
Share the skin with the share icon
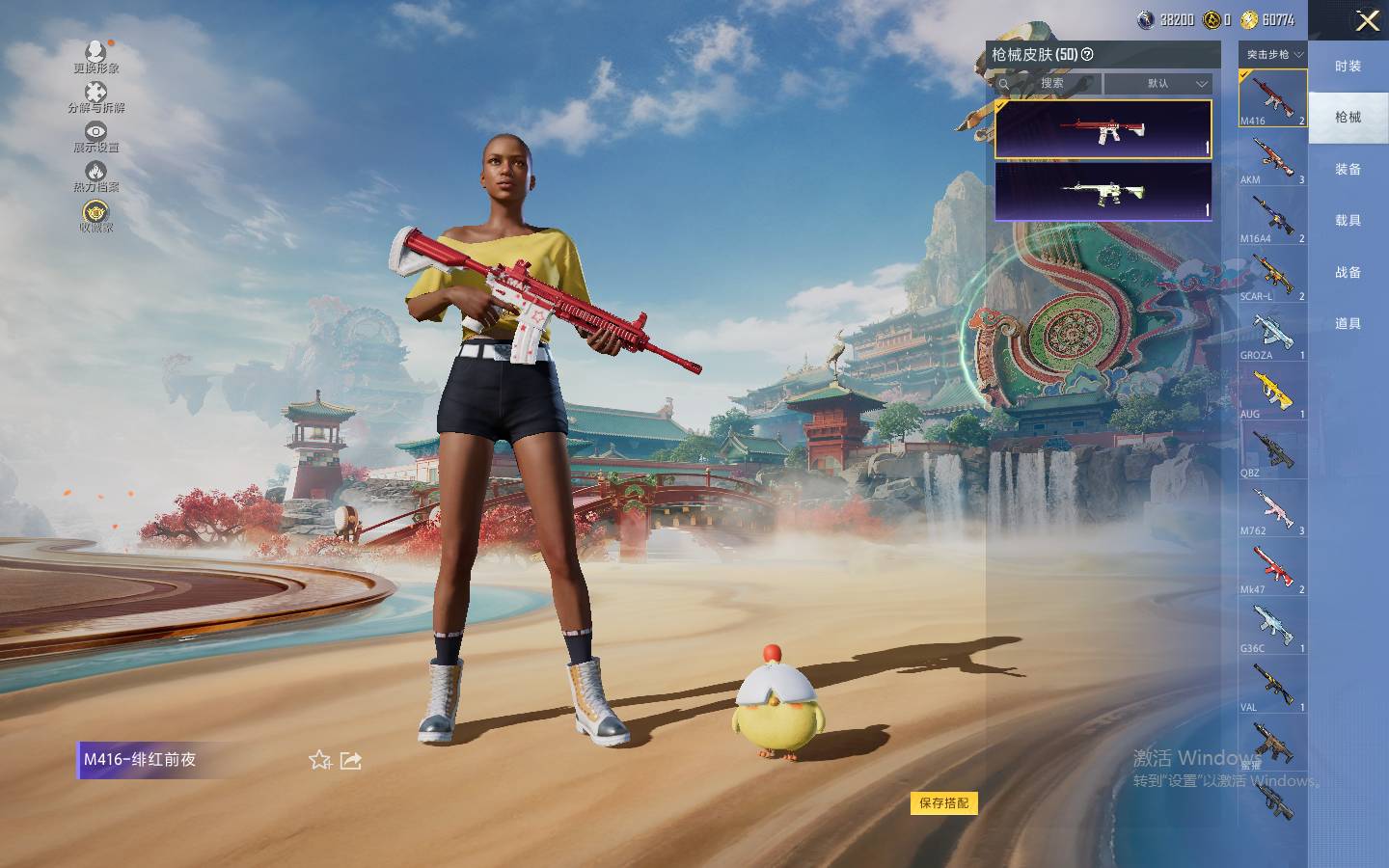351,761
